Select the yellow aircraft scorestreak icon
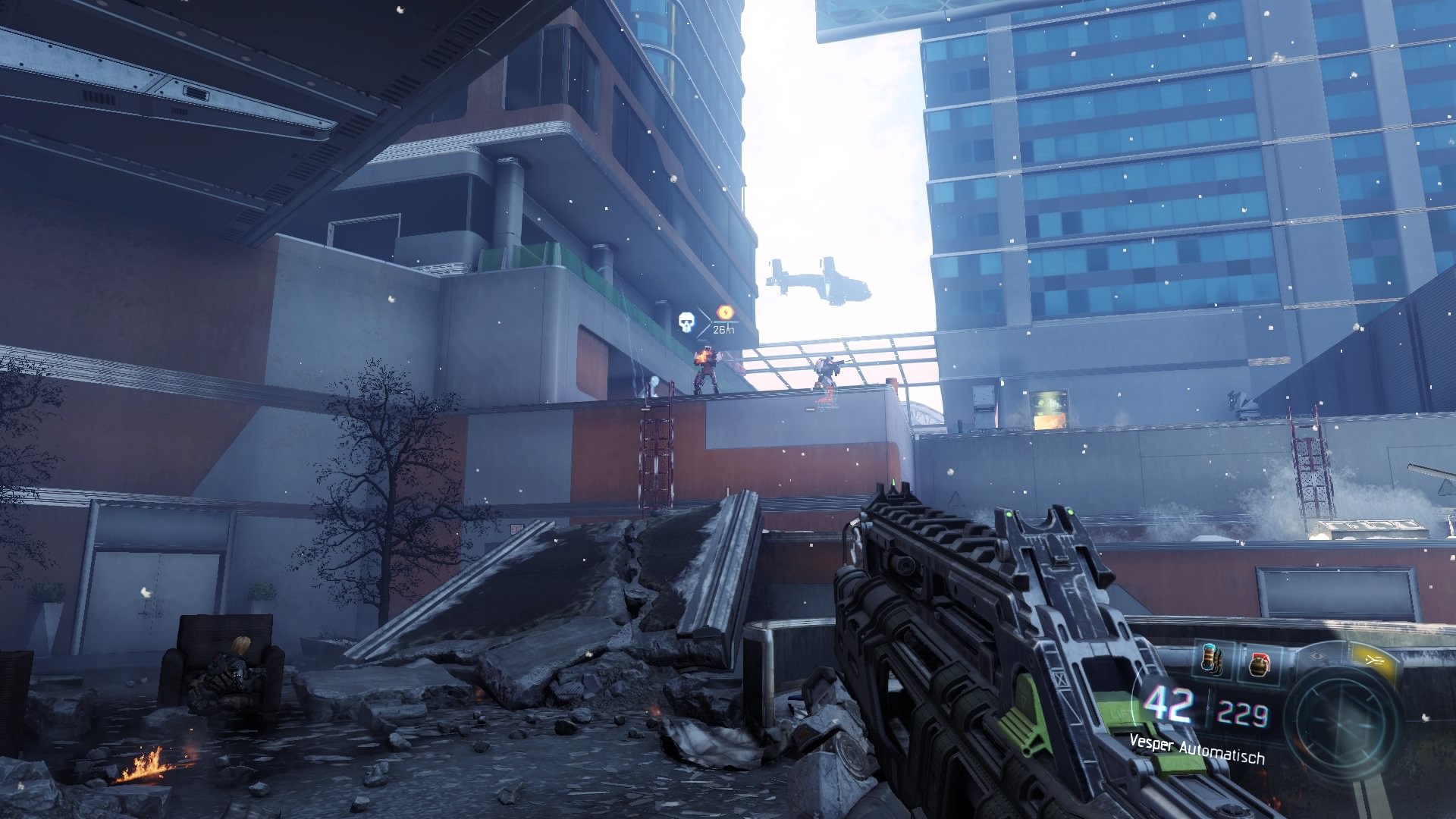 (x=1373, y=659)
